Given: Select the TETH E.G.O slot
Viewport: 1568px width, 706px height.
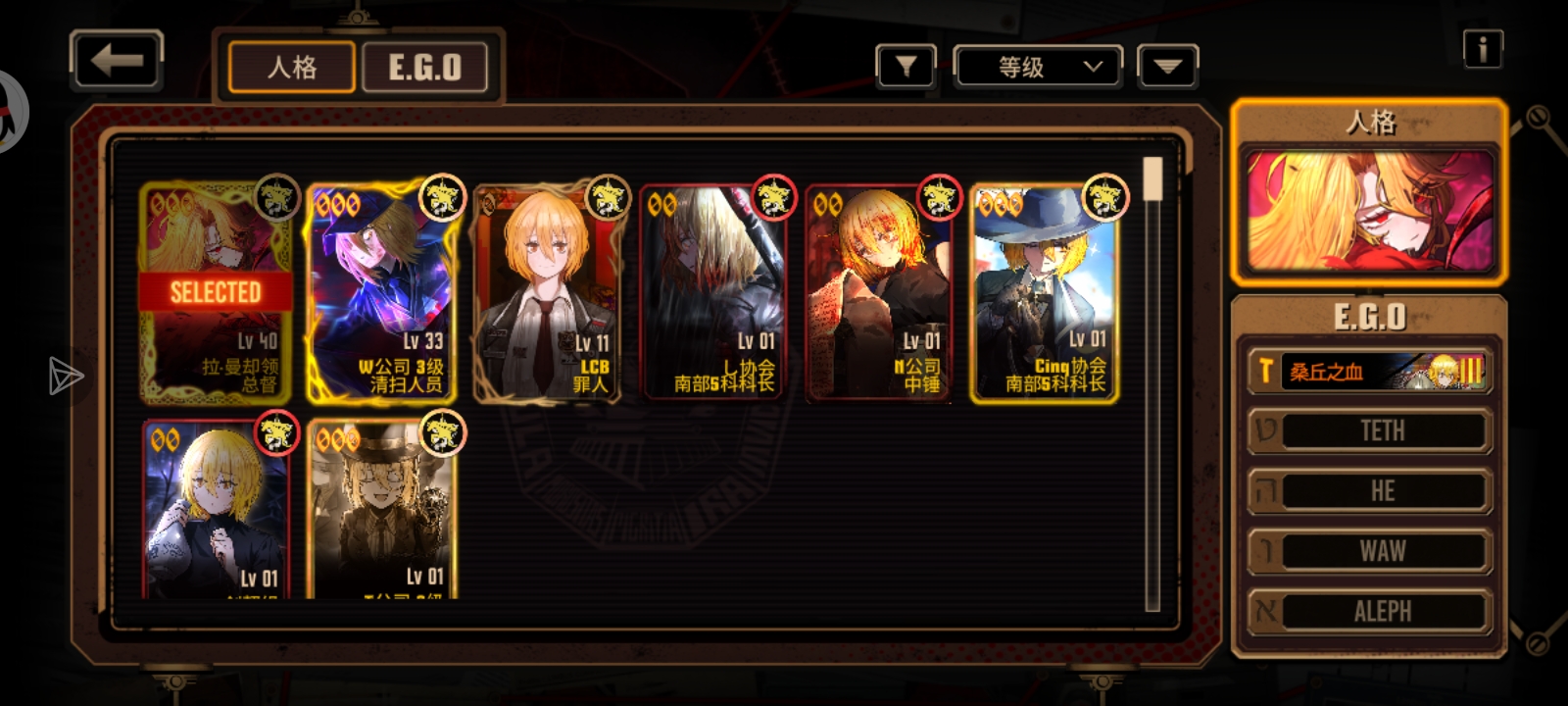Looking at the screenshot, I should 1370,431.
